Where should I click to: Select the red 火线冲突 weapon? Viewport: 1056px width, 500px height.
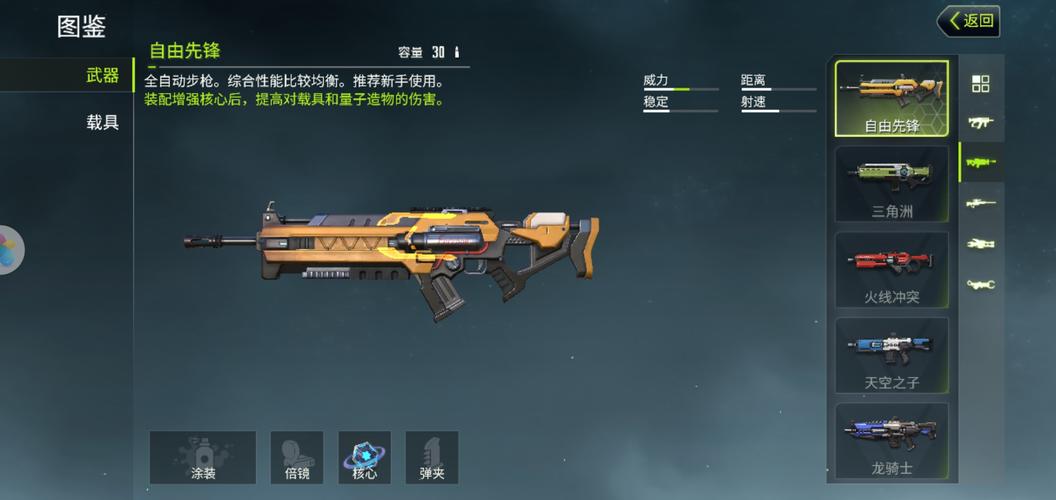[x=891, y=269]
